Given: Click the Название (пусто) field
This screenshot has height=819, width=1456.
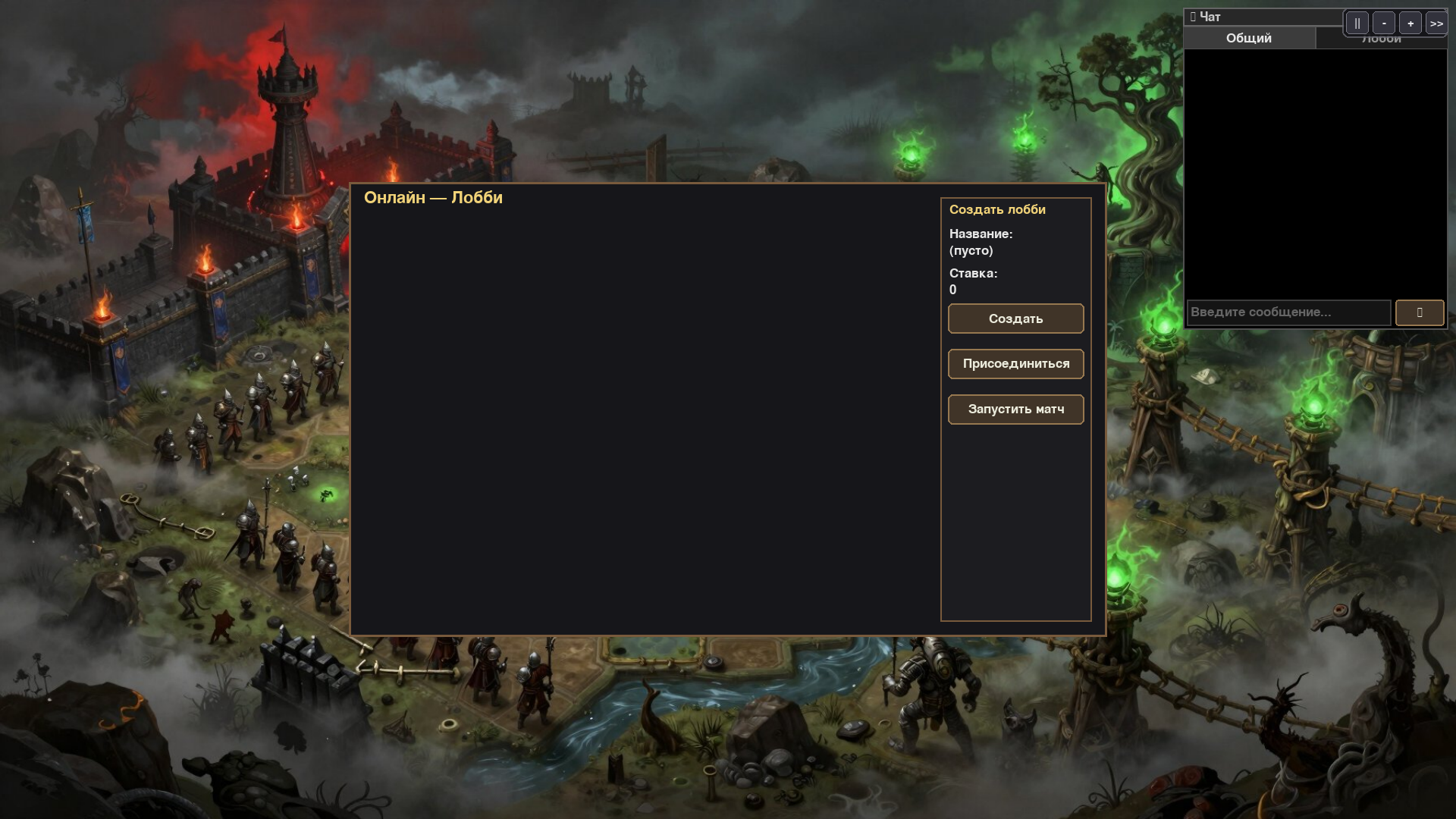Looking at the screenshot, I should [969, 250].
